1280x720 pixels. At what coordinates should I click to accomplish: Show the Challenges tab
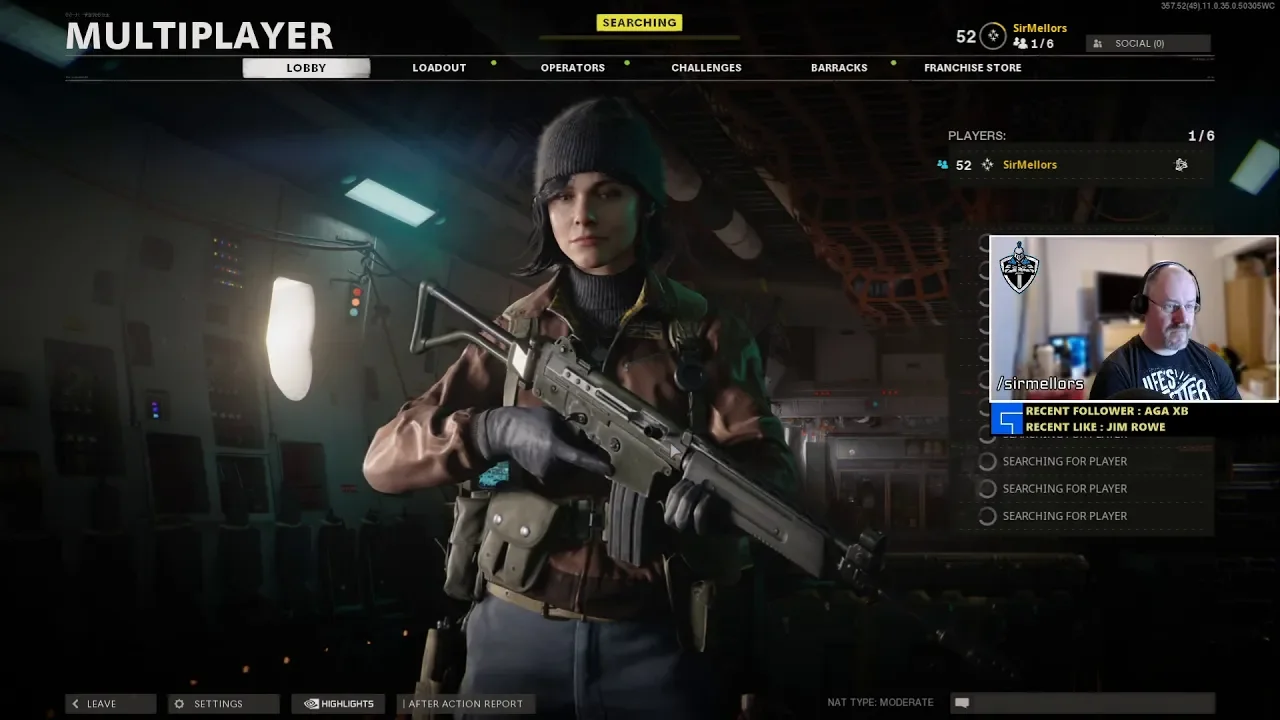[x=706, y=68]
